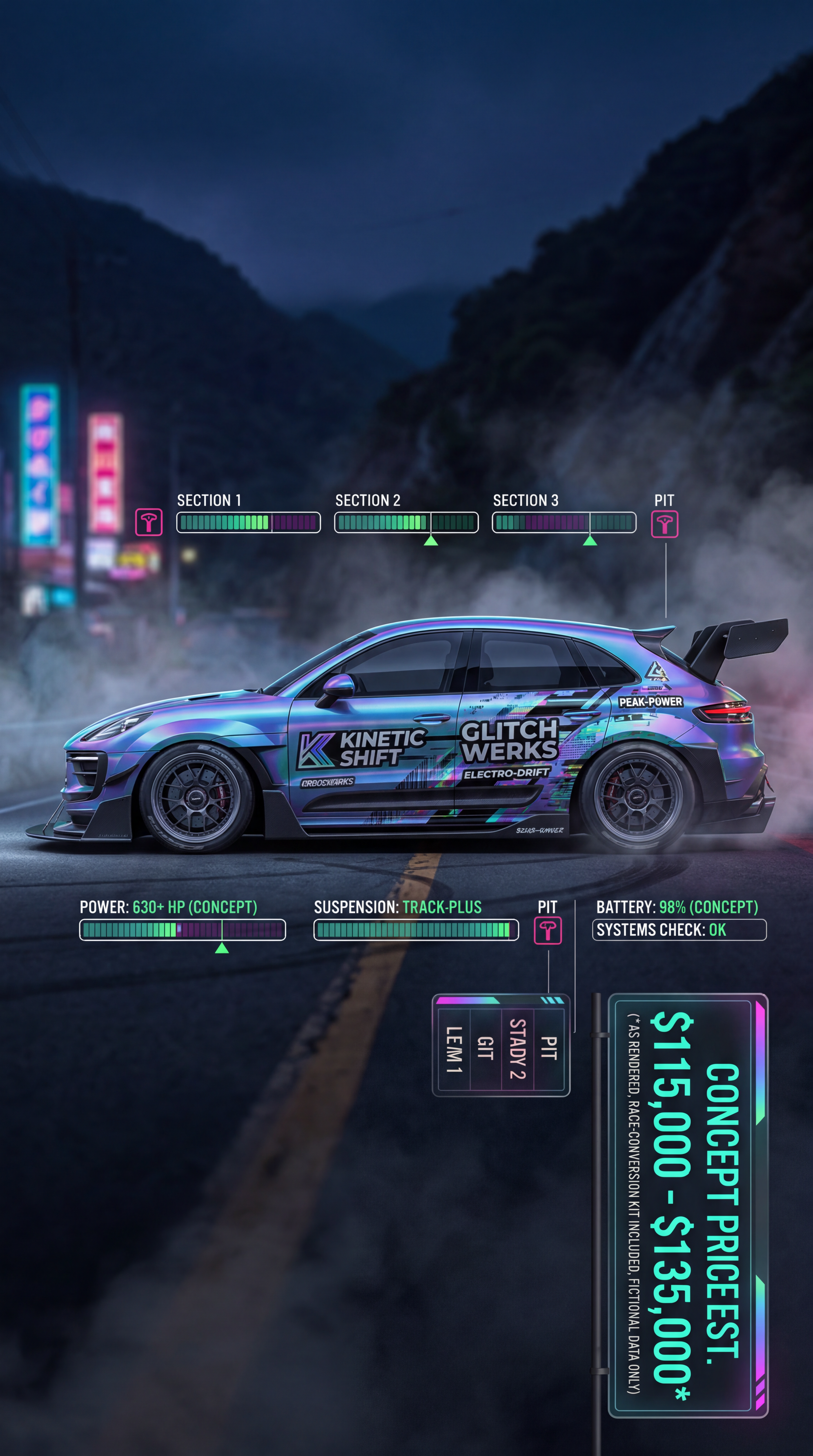Select the PIT row in the pit panel
Image resolution: width=813 pixels, height=1456 pixels.
(x=548, y=1048)
